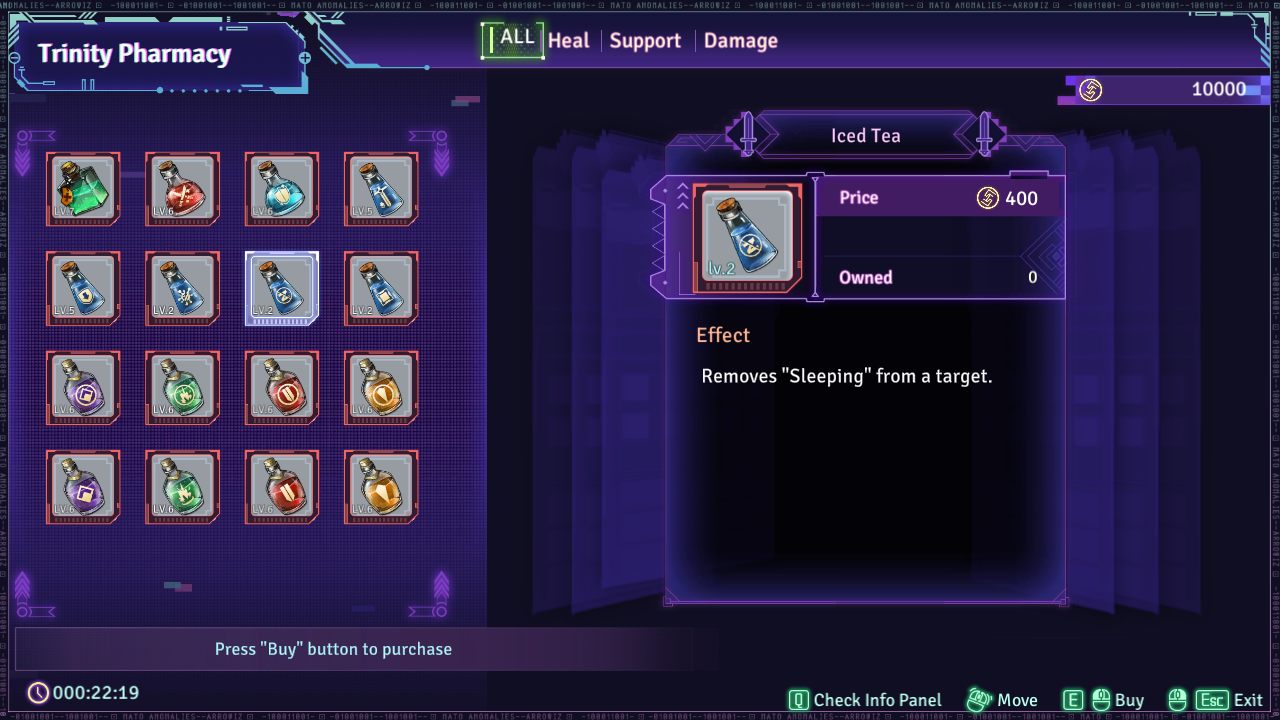Switch to the ALL items tab
This screenshot has width=1280, height=720.
(x=516, y=39)
